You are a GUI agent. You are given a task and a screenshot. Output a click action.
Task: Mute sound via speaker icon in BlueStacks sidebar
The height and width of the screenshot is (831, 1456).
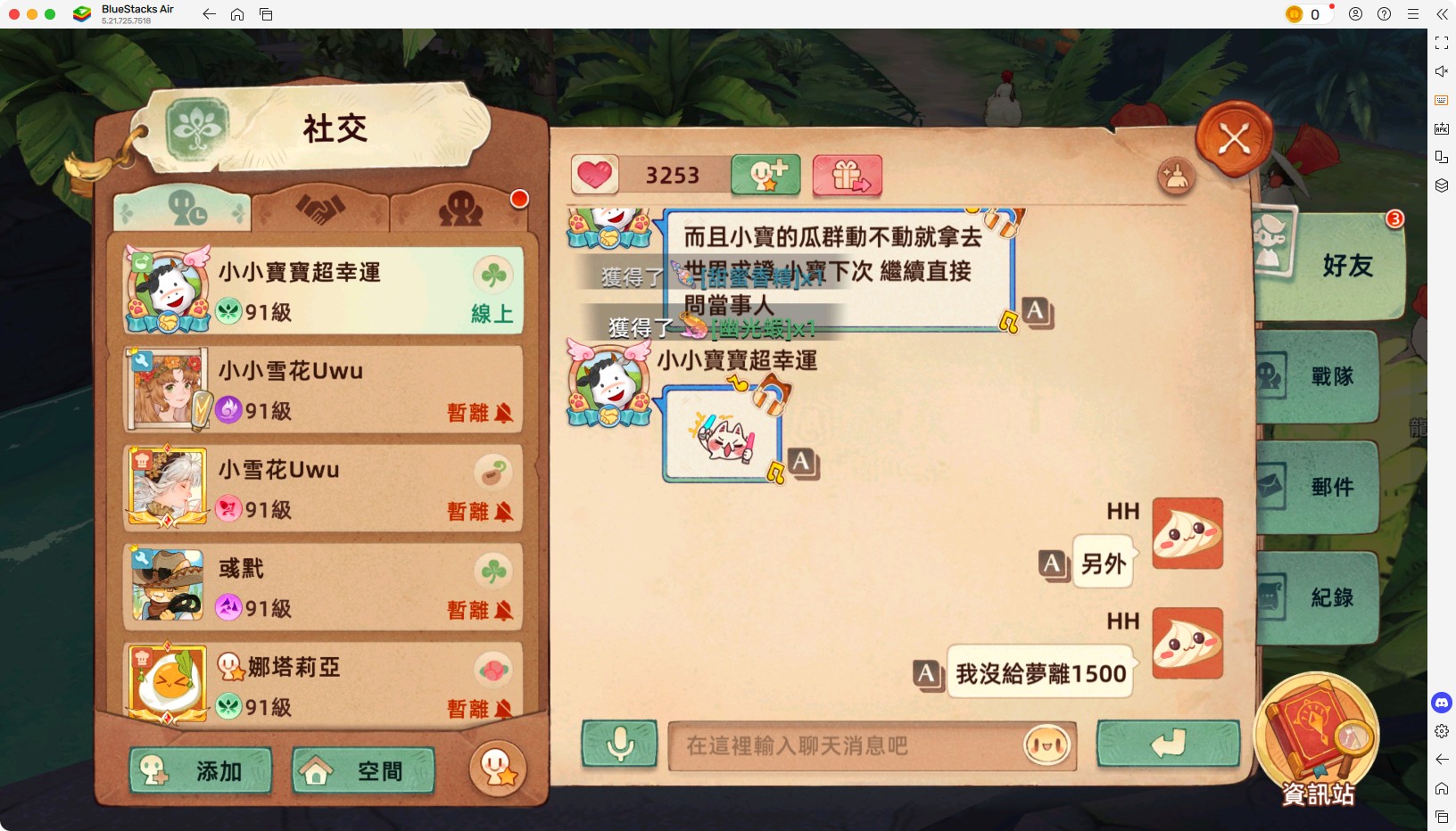pos(1441,71)
